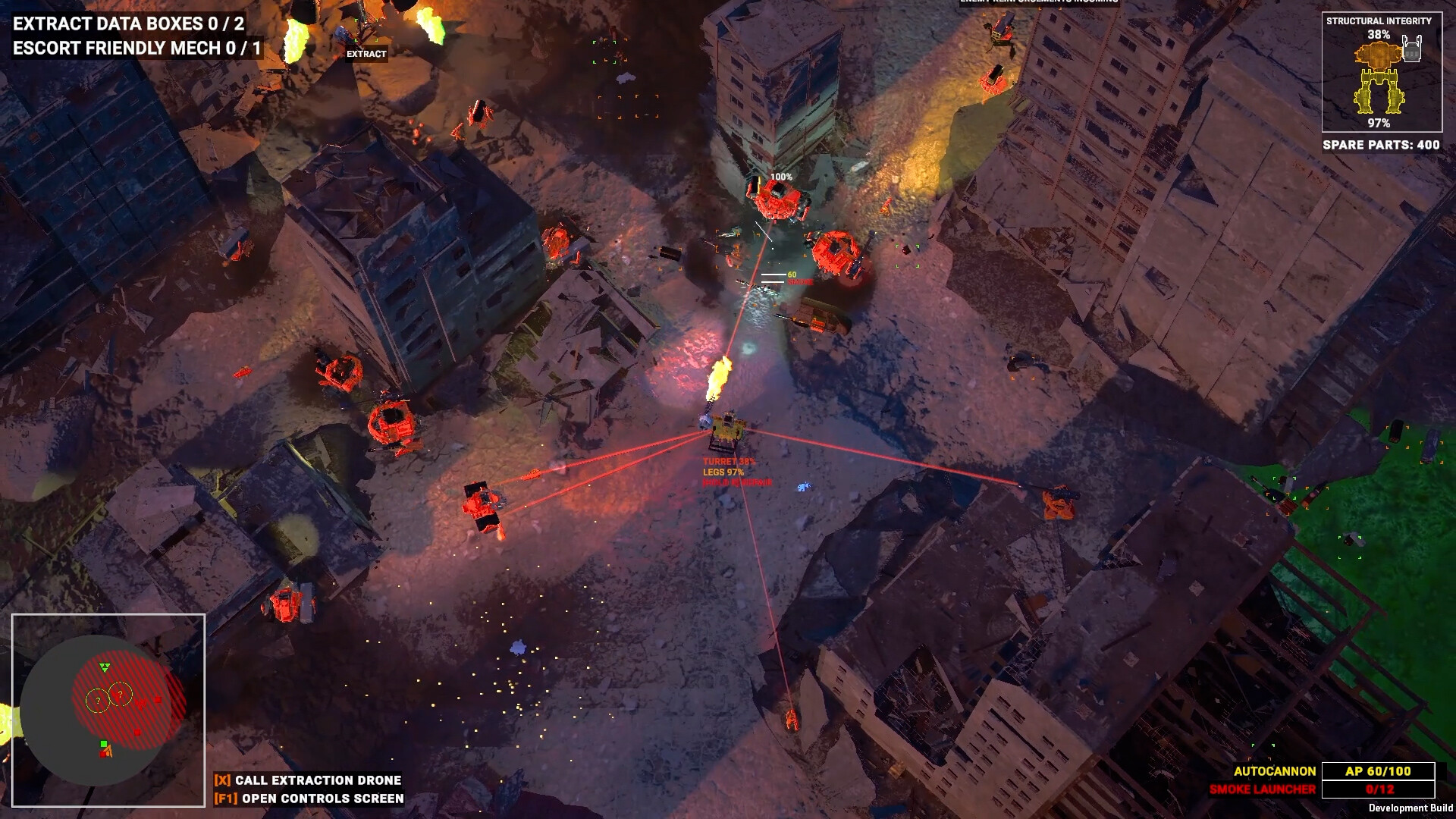Click the EXTRACT waypoint label
Screen dimensions: 1456x819
(366, 54)
